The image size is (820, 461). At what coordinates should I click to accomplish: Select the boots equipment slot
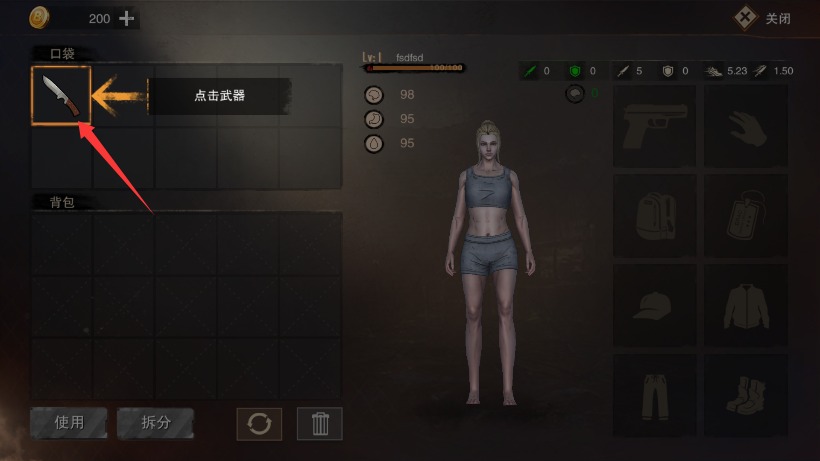(745, 395)
